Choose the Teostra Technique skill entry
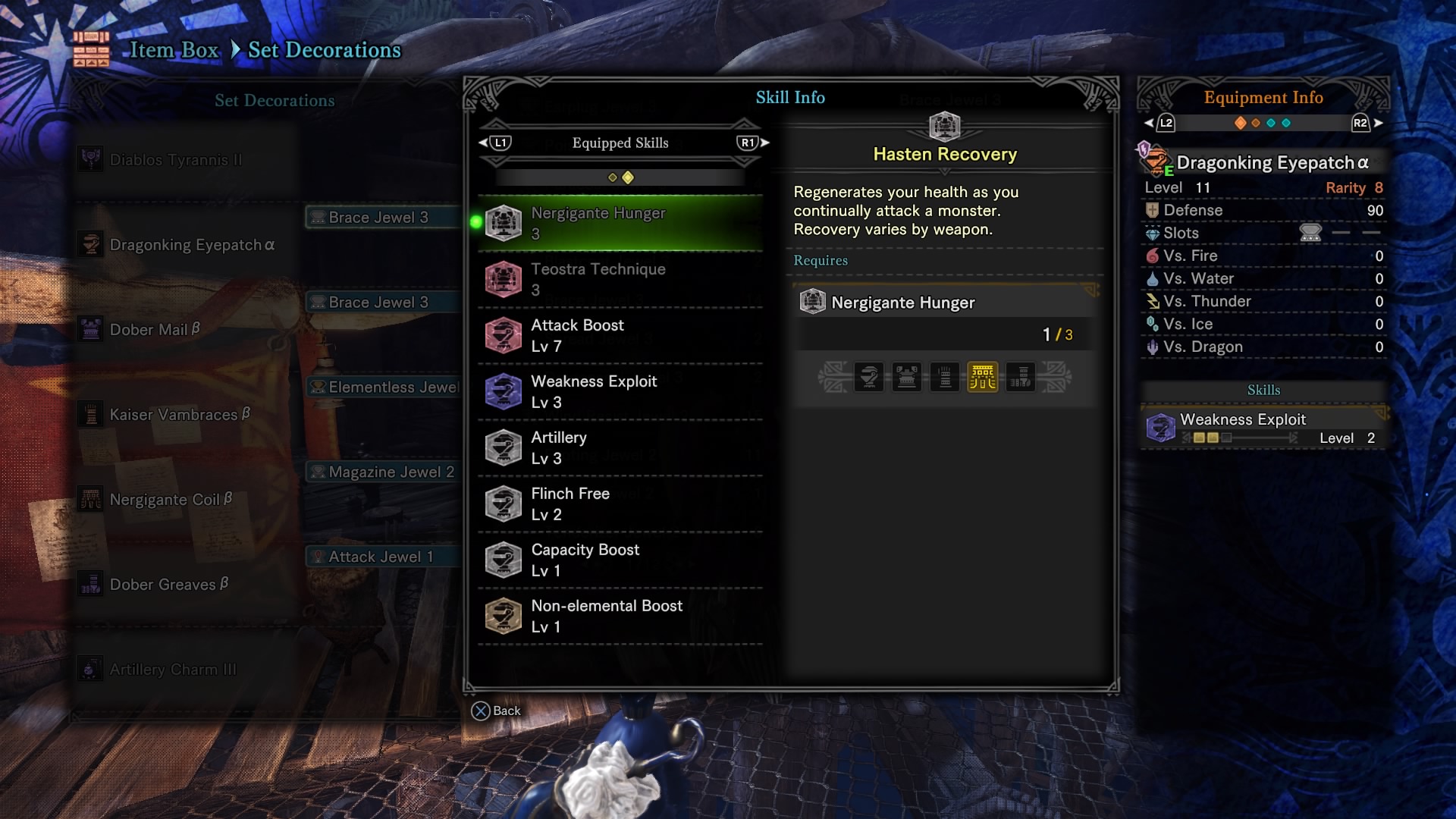 [x=620, y=279]
